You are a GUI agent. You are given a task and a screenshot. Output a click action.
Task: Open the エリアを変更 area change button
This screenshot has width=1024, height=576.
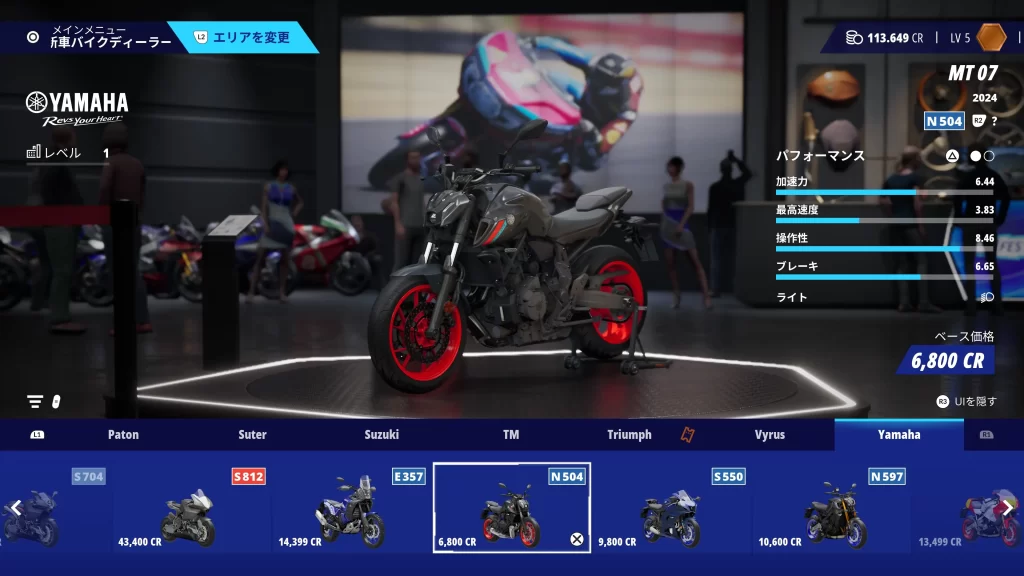(x=250, y=37)
